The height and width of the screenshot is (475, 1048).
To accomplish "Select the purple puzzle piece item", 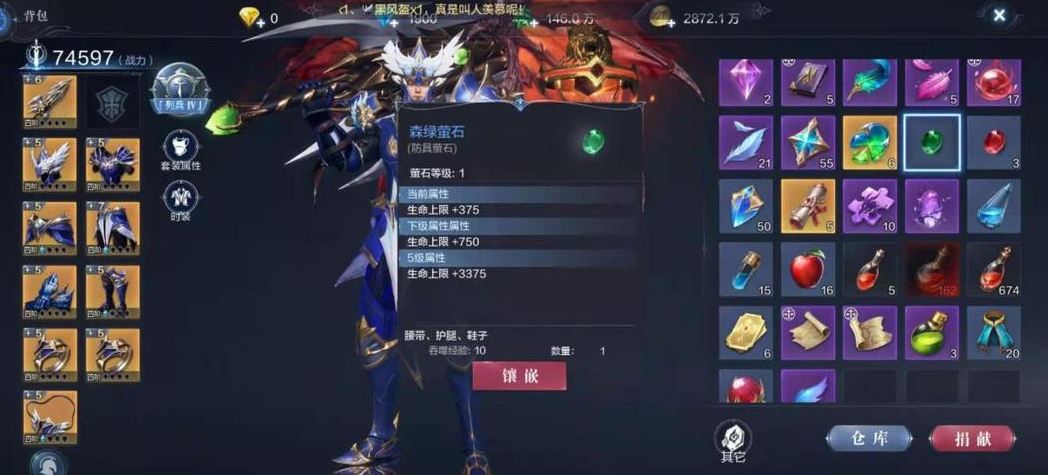I will coord(869,205).
